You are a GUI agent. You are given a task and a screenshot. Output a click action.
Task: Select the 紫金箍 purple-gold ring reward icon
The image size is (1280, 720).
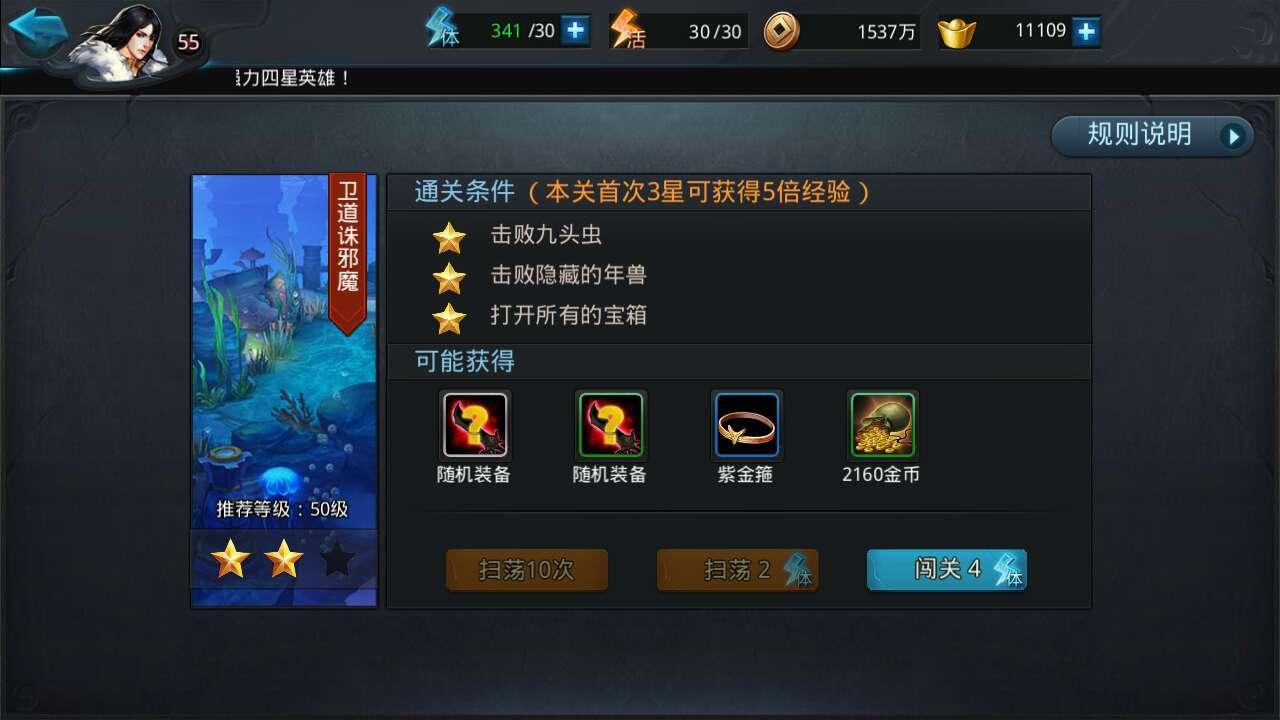coord(746,425)
